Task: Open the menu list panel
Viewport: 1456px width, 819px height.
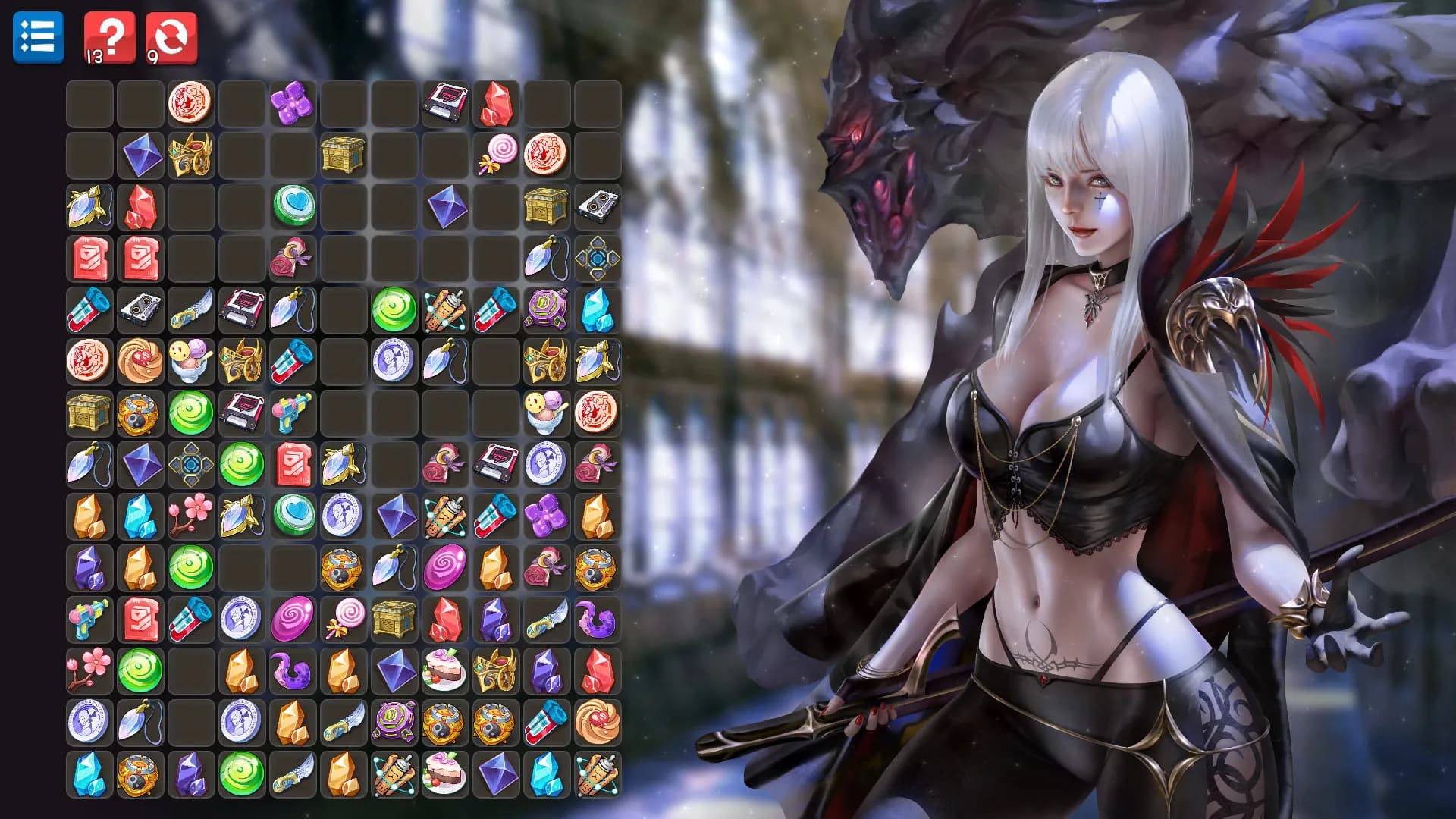Action: pos(38,37)
